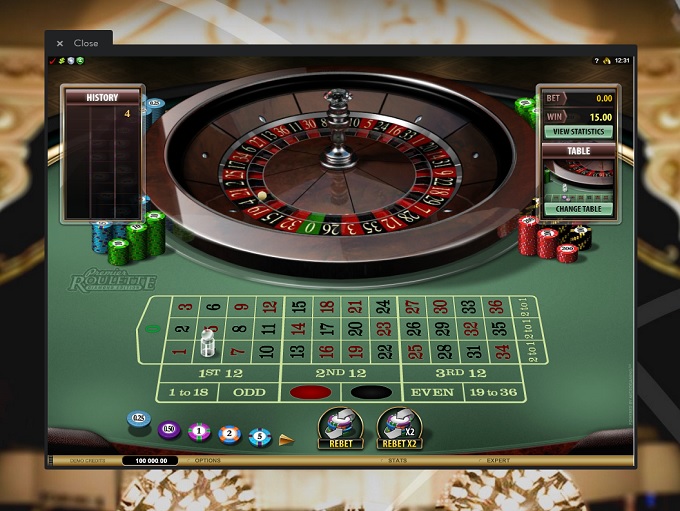This screenshot has height=511, width=680.
Task: Choose the blue 5 chip
Action: click(x=260, y=435)
